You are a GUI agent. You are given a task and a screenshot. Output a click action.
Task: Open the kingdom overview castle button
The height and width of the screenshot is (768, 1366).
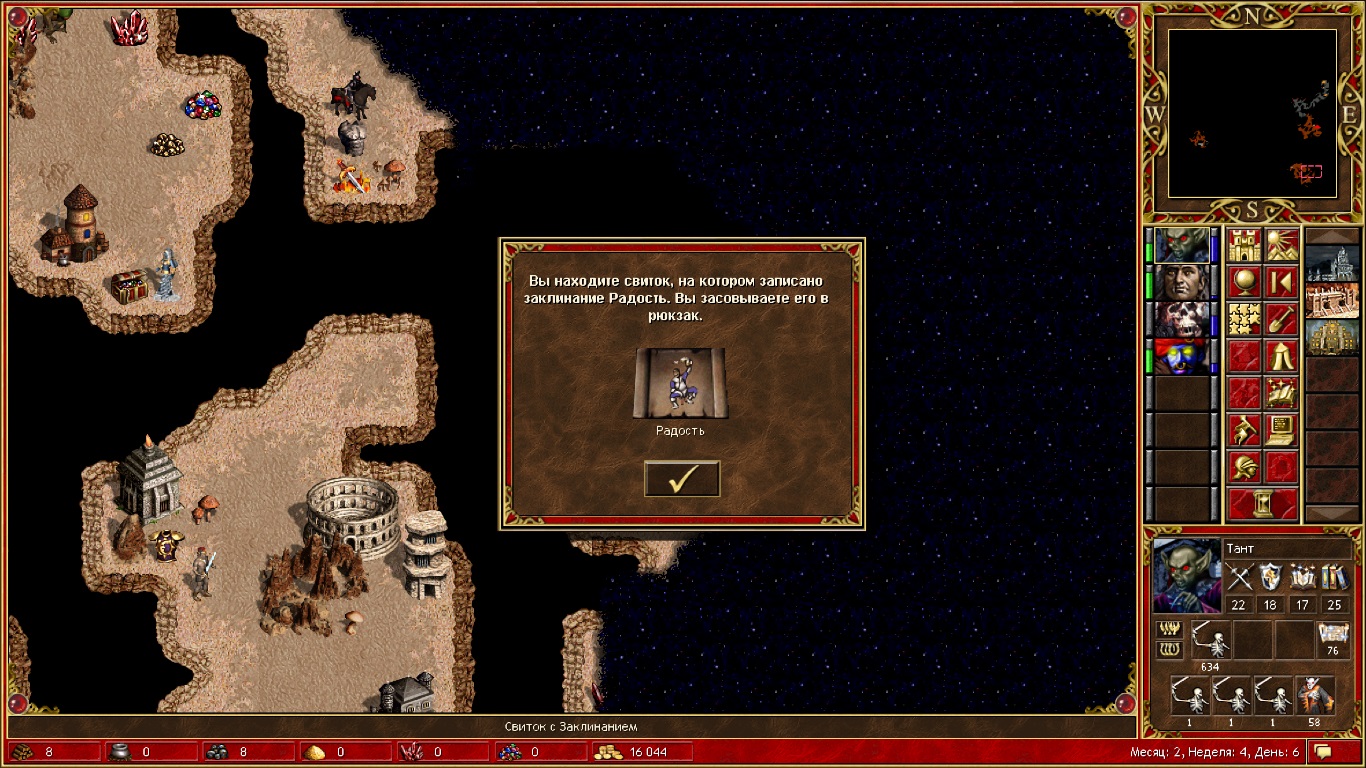(x=1244, y=246)
